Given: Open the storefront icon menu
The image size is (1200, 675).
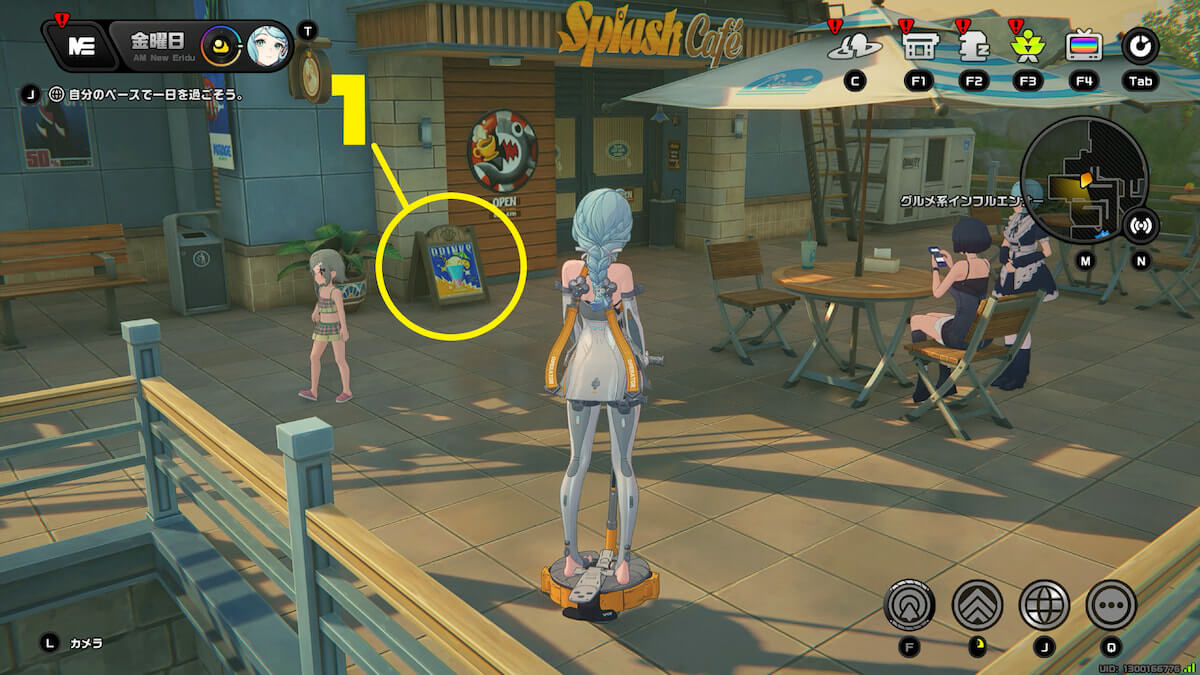Looking at the screenshot, I should [x=917, y=46].
